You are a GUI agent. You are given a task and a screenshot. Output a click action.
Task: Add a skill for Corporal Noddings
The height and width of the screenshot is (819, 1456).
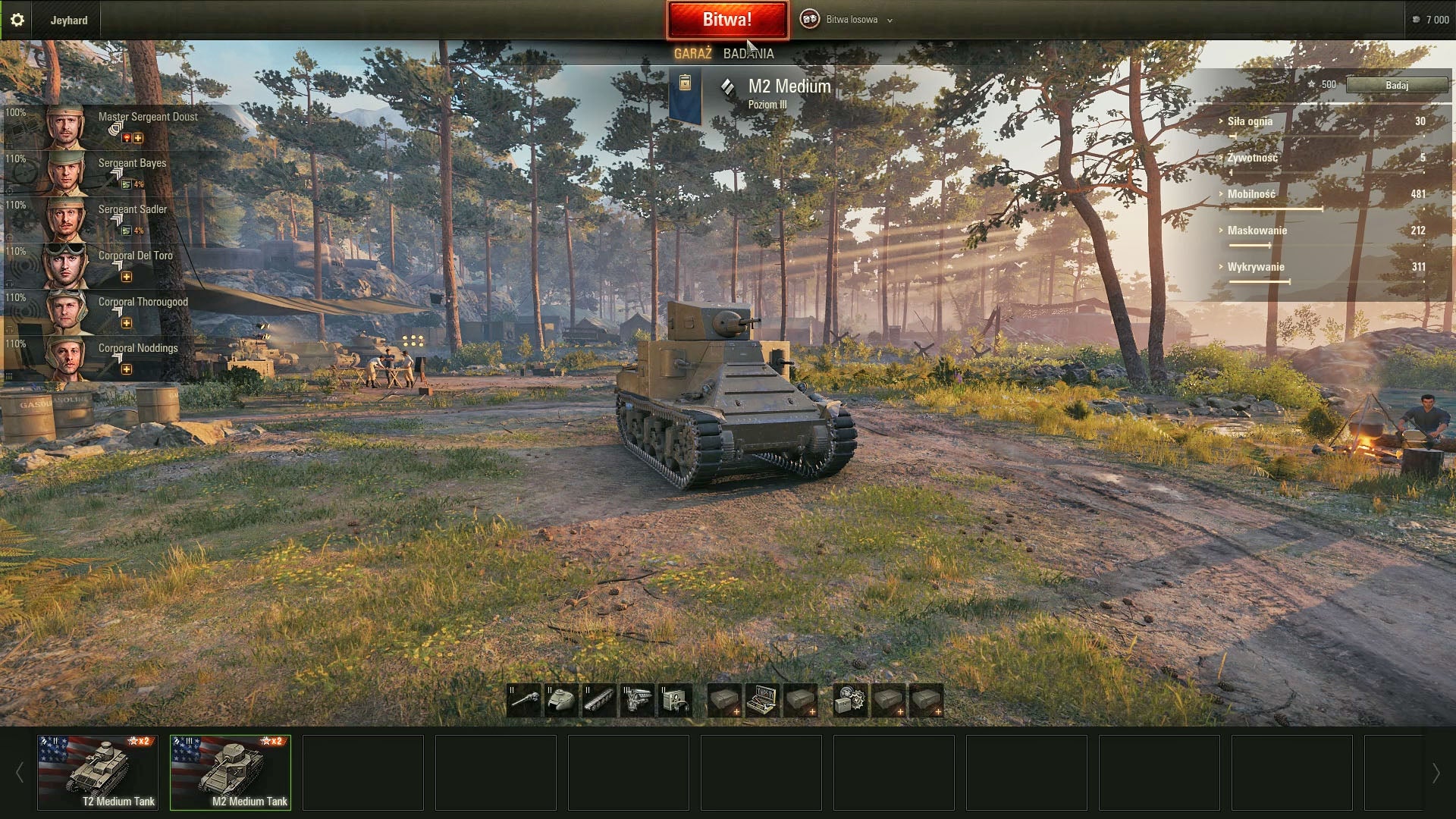pos(125,369)
